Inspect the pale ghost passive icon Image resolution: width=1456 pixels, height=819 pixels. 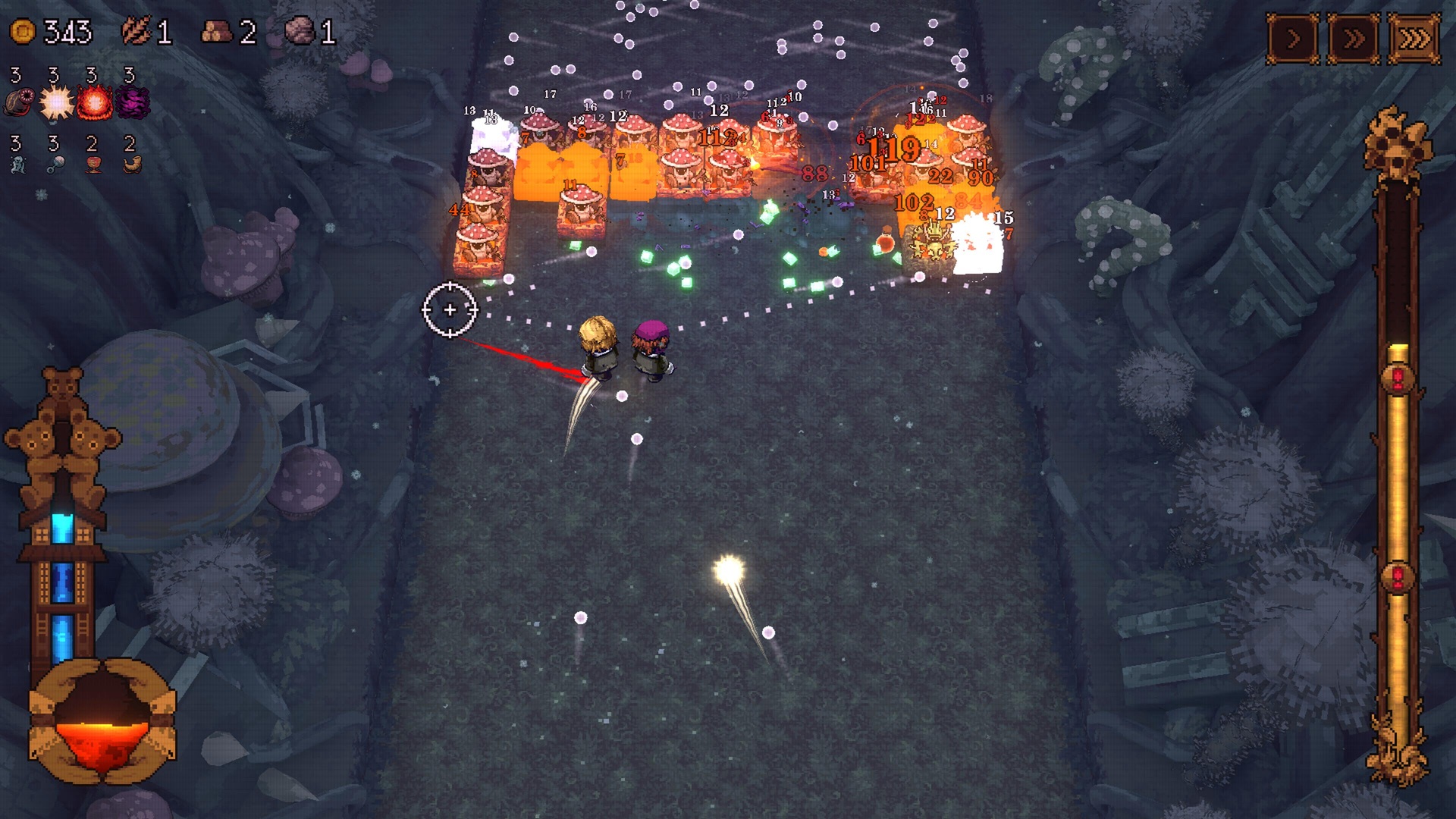pos(18,164)
